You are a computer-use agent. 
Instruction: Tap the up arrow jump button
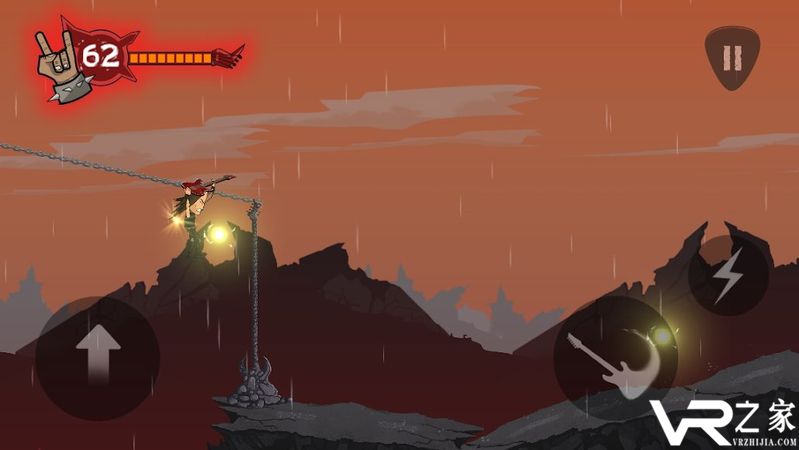[x=97, y=357]
